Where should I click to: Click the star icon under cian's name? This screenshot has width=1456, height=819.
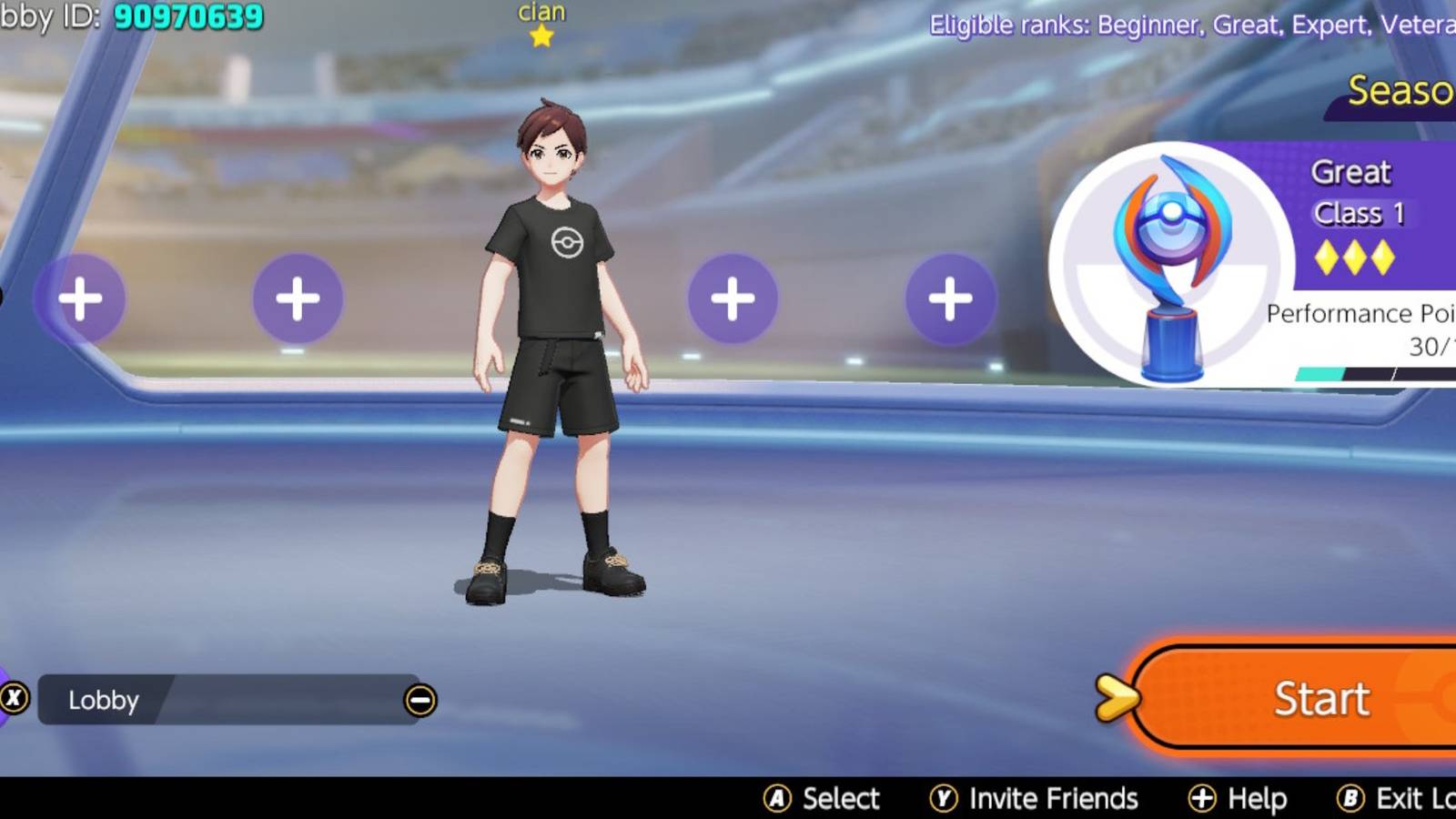tap(541, 36)
